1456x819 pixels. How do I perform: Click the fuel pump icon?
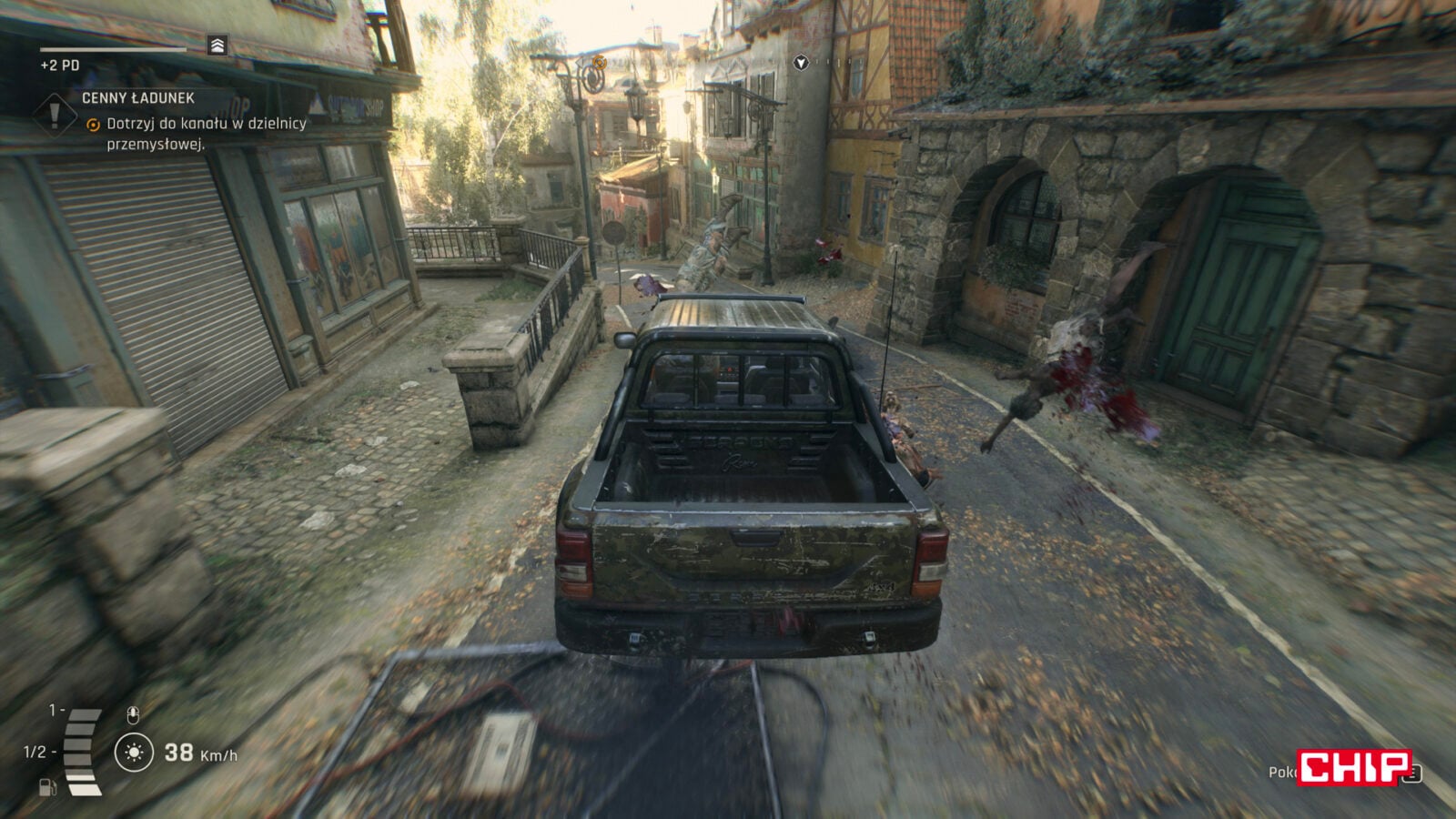coord(47,787)
